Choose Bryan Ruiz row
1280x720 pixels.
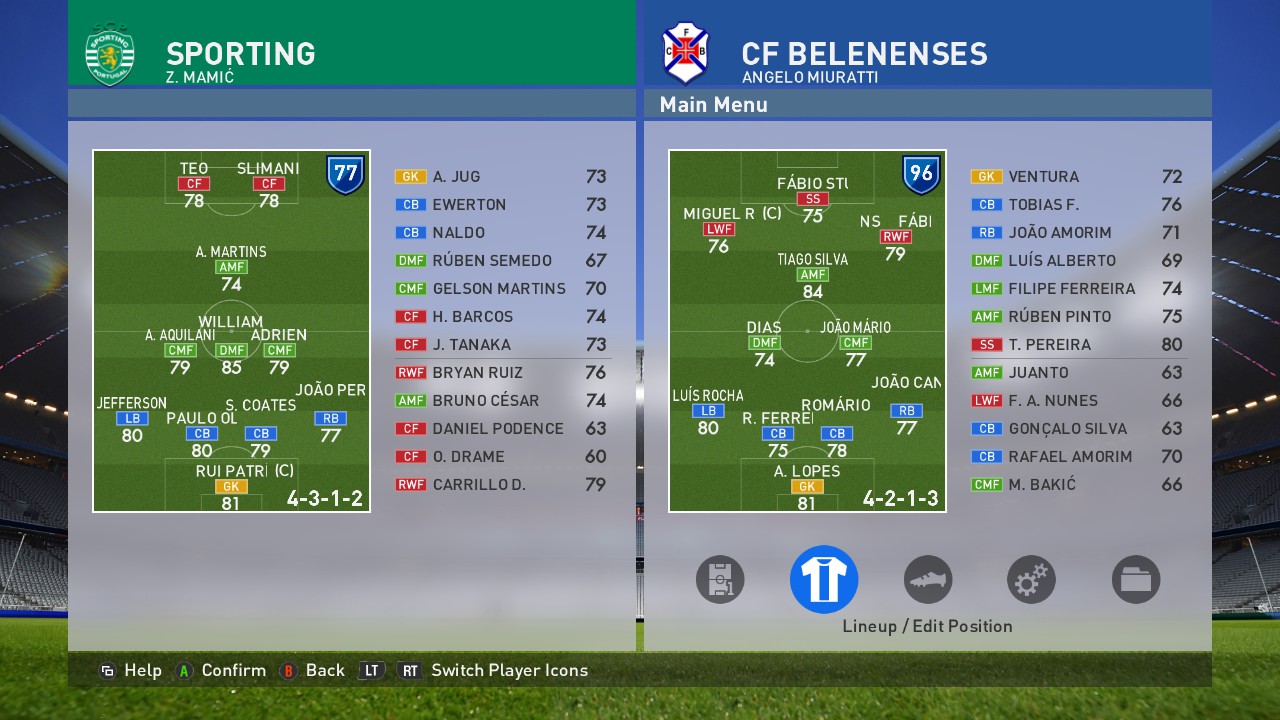(x=500, y=373)
